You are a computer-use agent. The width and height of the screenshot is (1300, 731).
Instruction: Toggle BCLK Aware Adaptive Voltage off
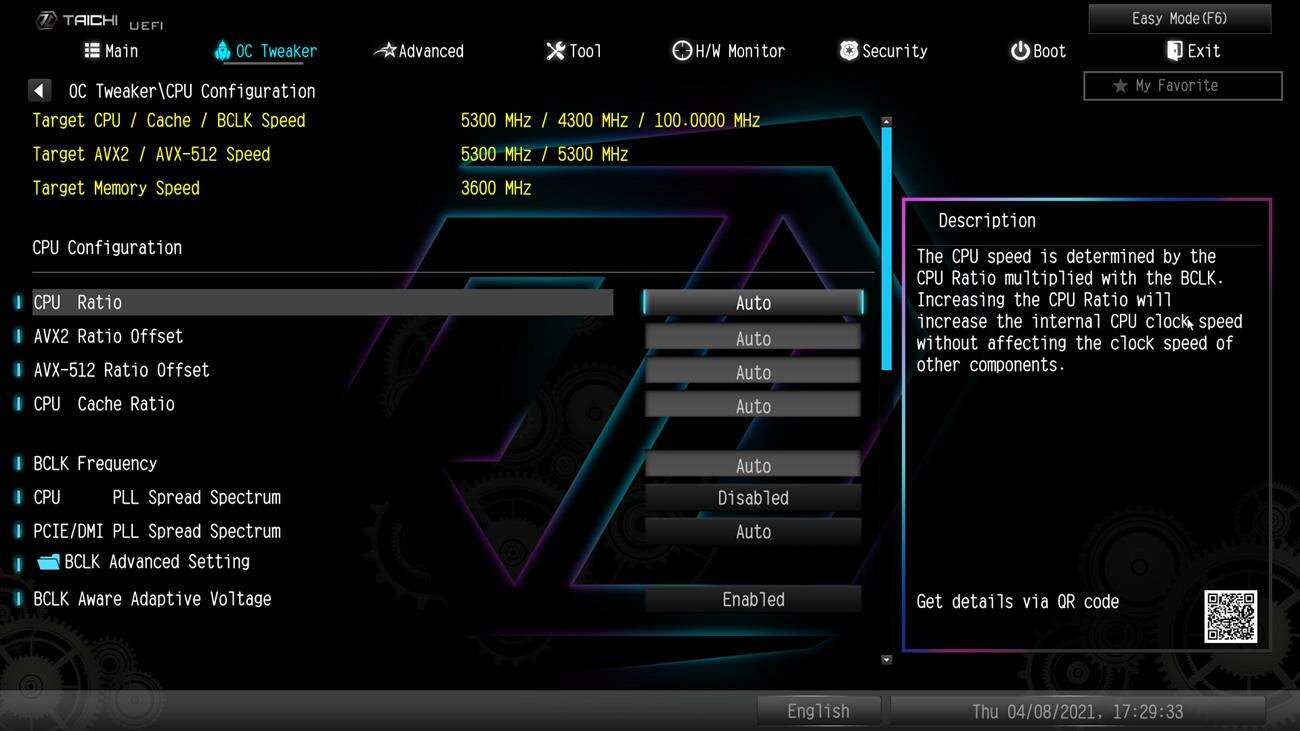(x=753, y=599)
